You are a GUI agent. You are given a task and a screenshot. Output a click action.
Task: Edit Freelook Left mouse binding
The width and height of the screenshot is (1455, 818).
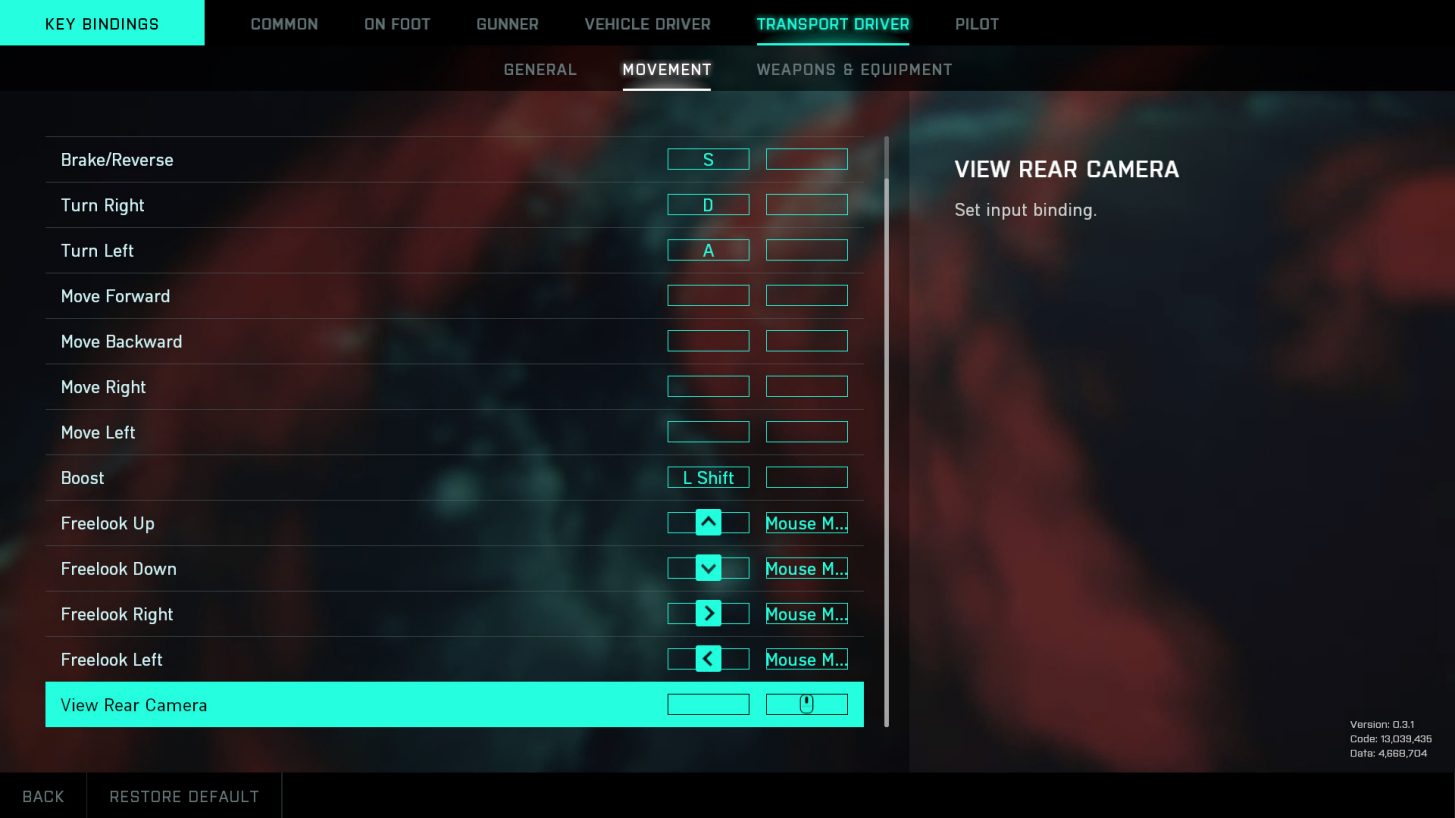[806, 660]
